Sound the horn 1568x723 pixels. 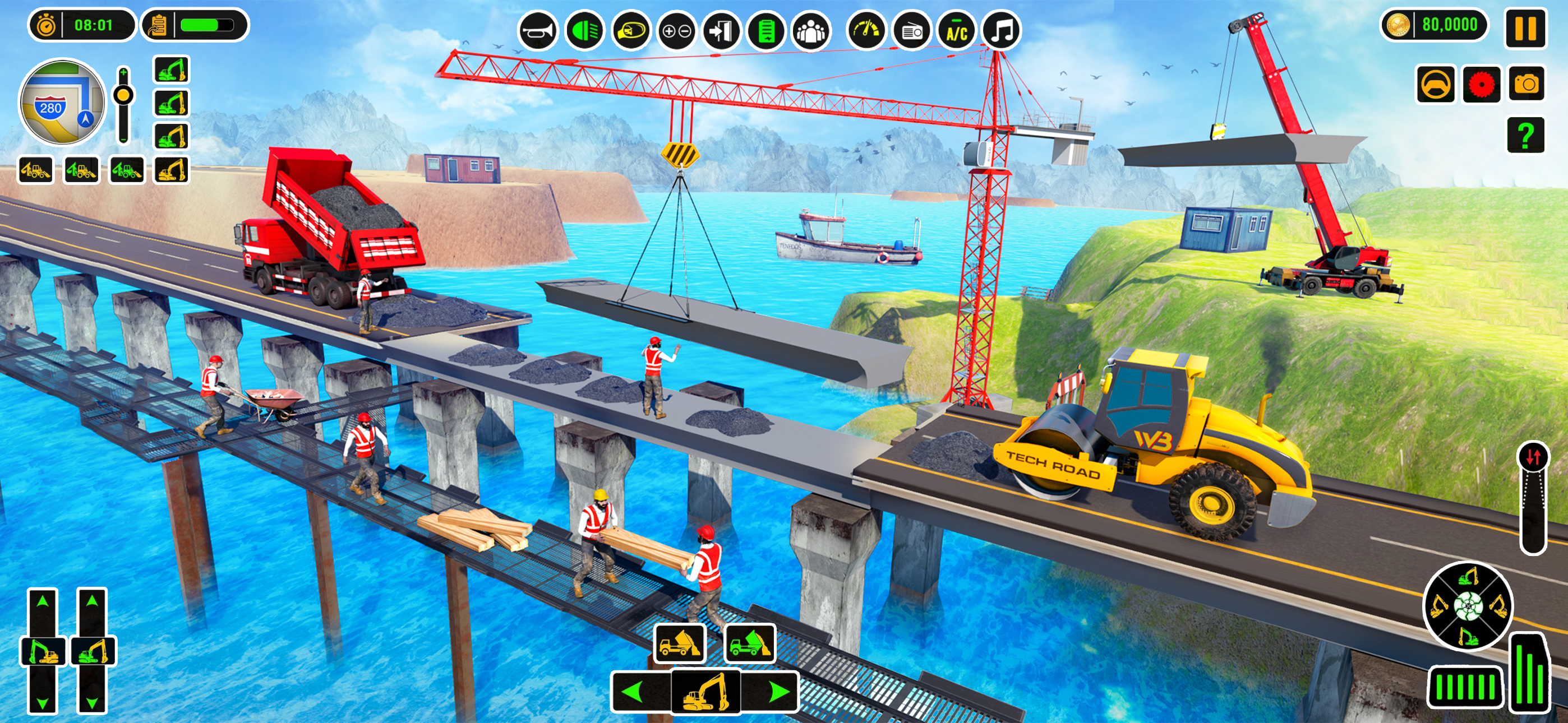point(538,30)
